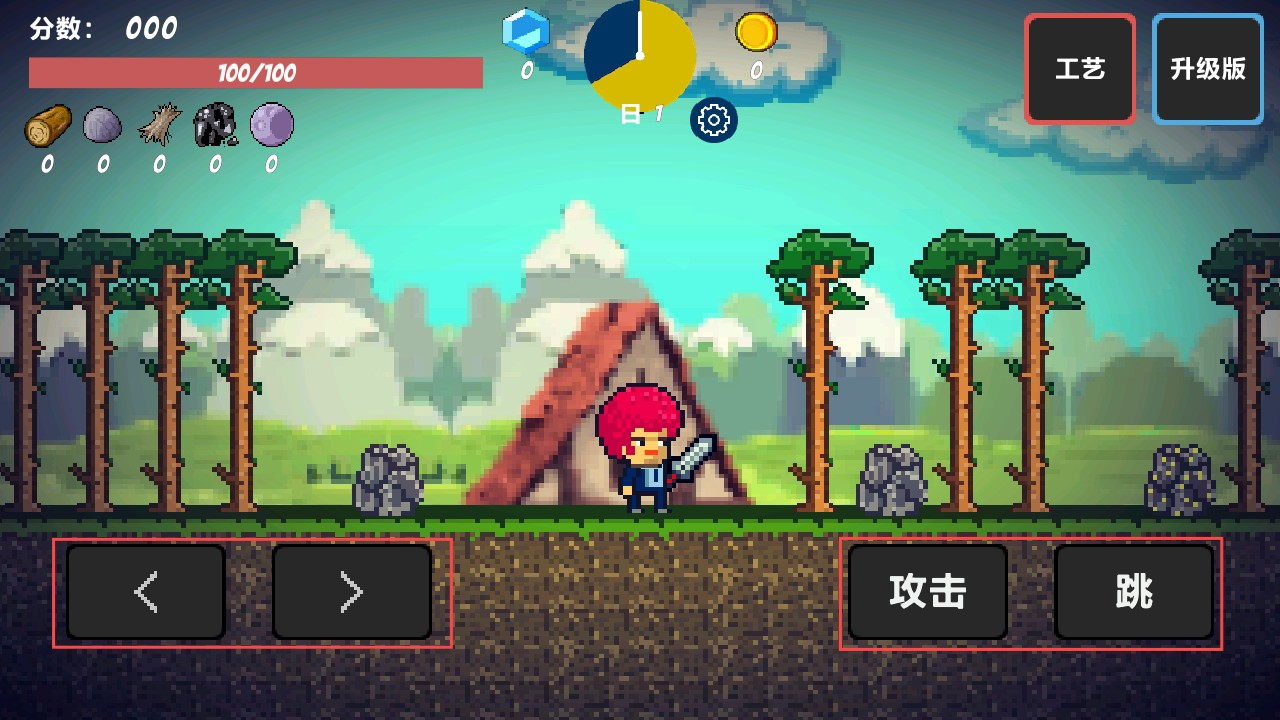Click the day/night clock indicator
The image size is (1280, 720).
click(639, 57)
